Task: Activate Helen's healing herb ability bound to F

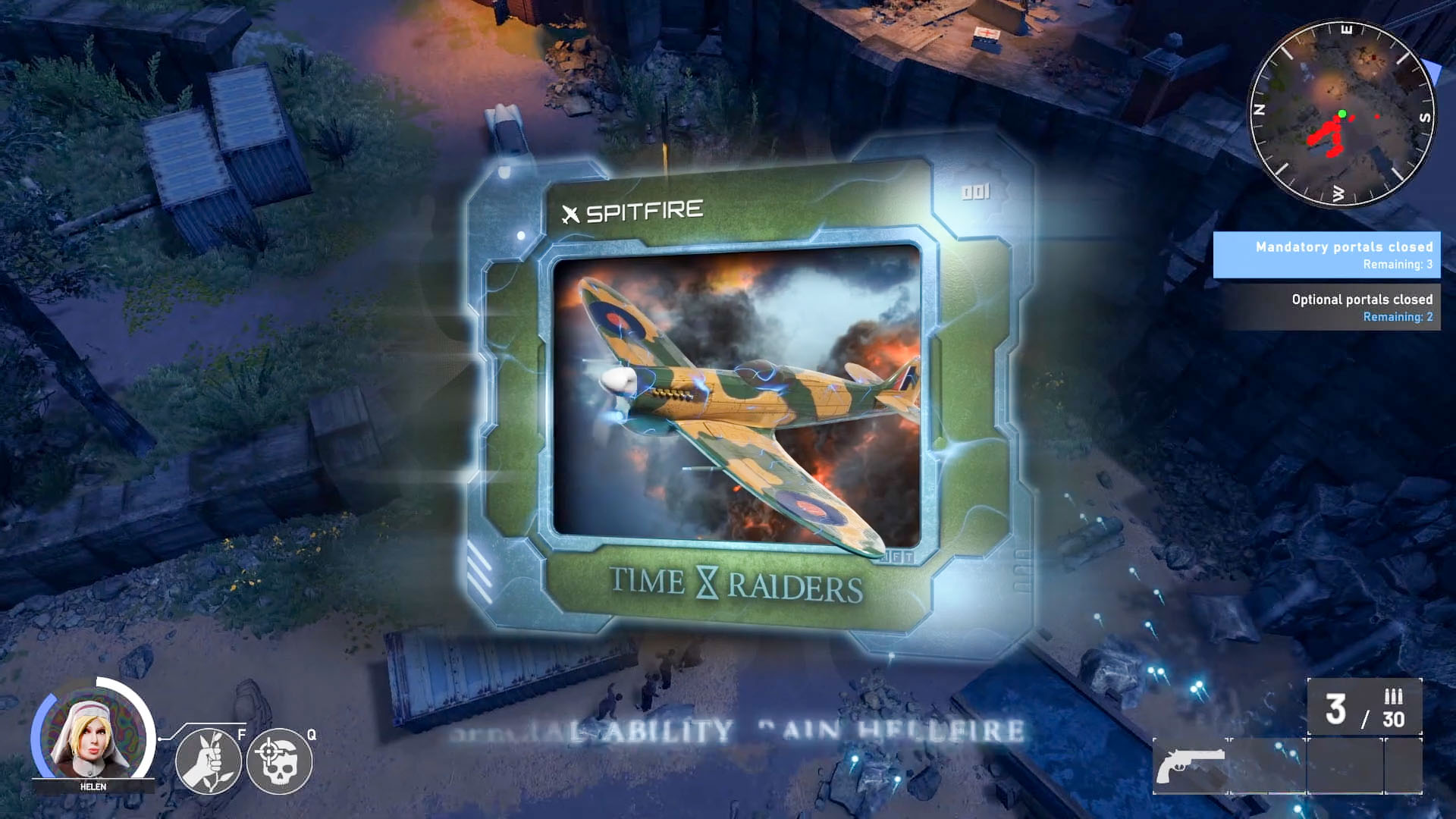Action: 207,761
